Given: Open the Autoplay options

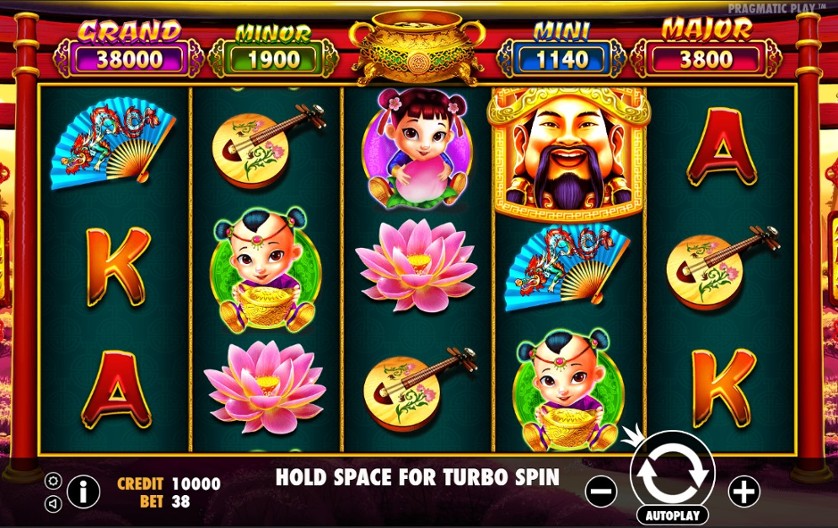Looking at the screenshot, I should tap(672, 515).
